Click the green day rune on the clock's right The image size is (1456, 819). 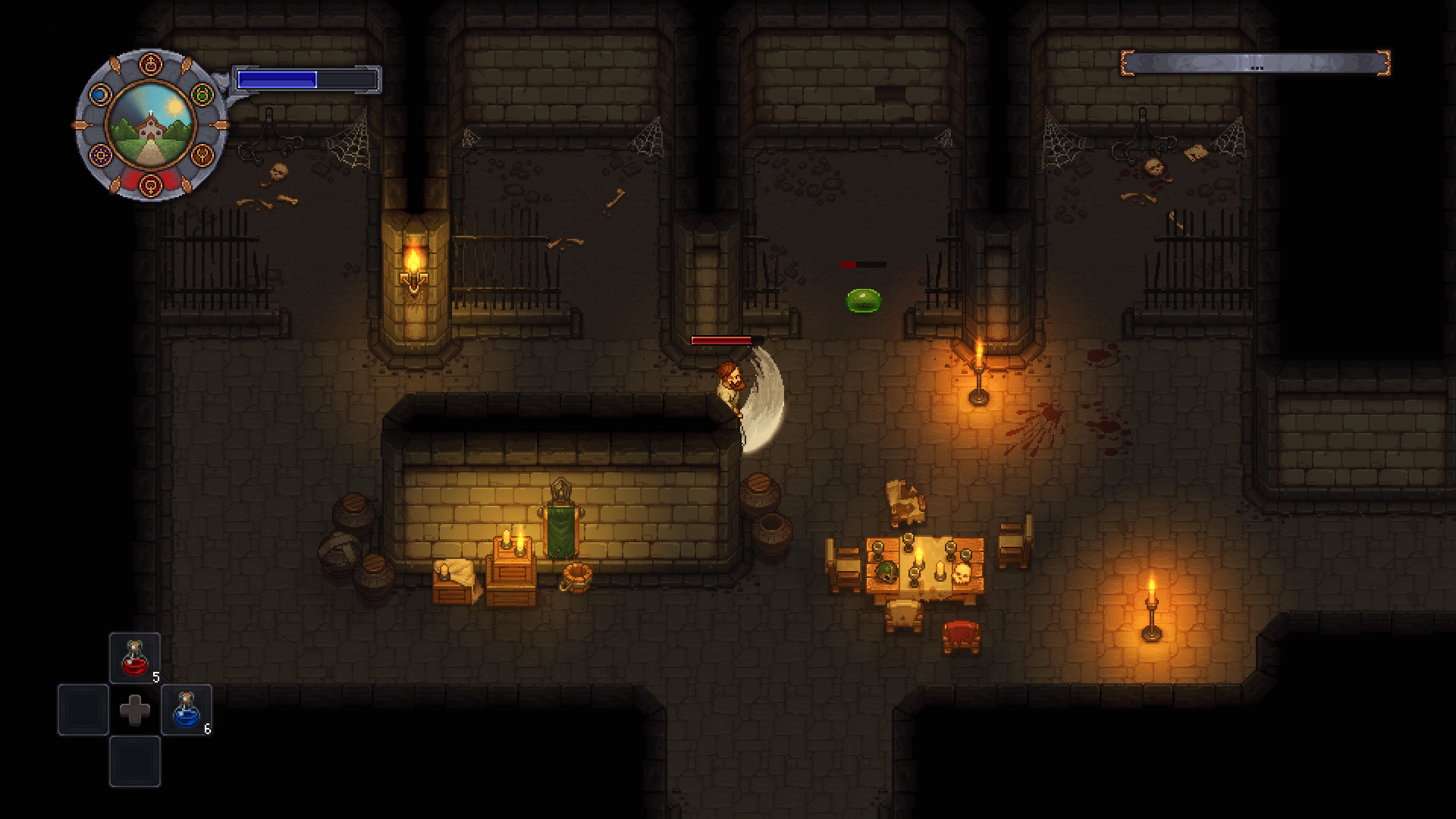[x=202, y=95]
